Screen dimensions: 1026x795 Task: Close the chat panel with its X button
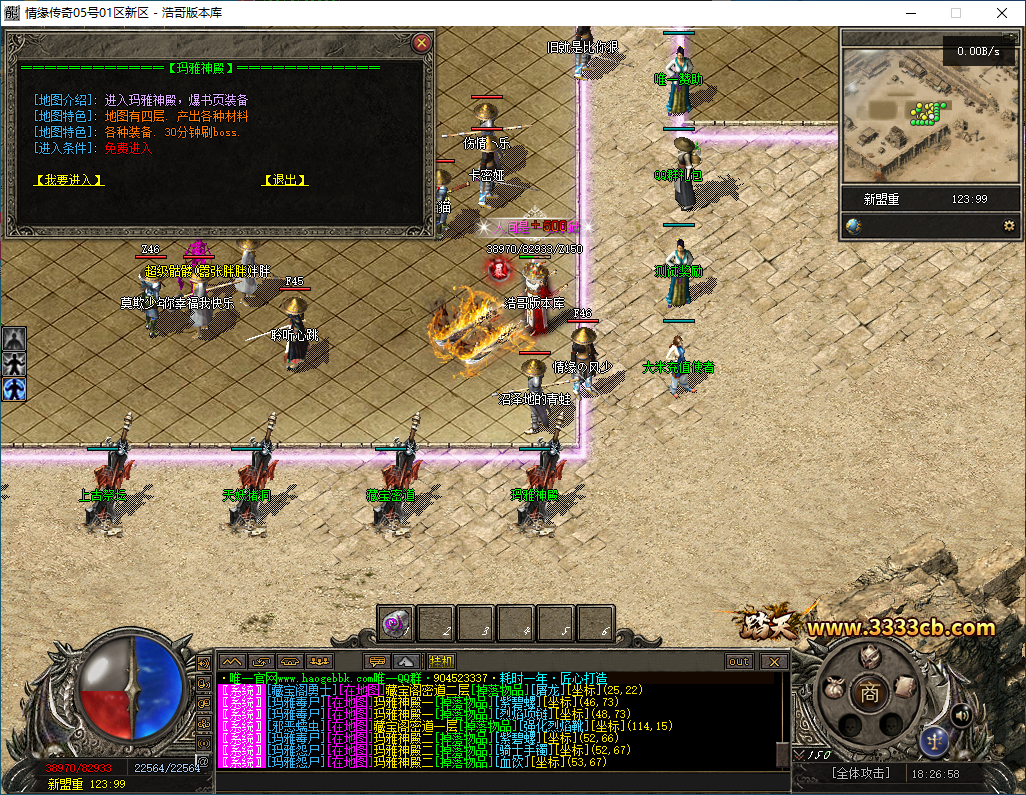(773, 661)
